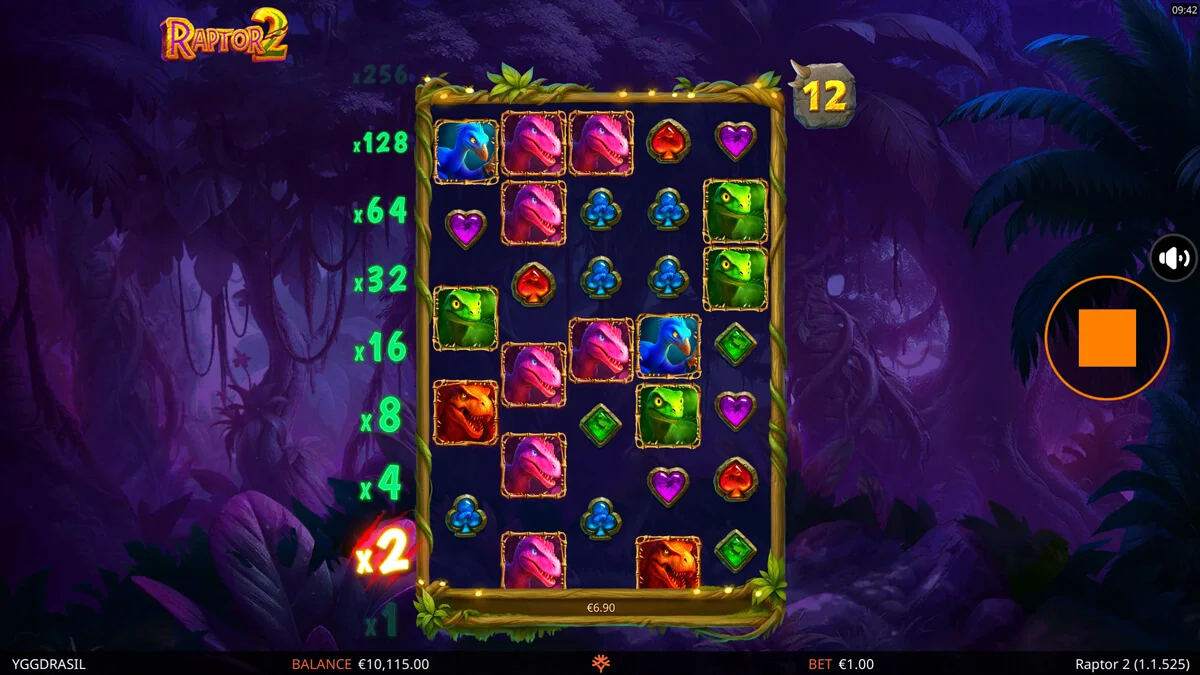This screenshot has width=1200, height=675.
Task: Toggle the sound speaker icon
Action: pyautogui.click(x=1175, y=259)
